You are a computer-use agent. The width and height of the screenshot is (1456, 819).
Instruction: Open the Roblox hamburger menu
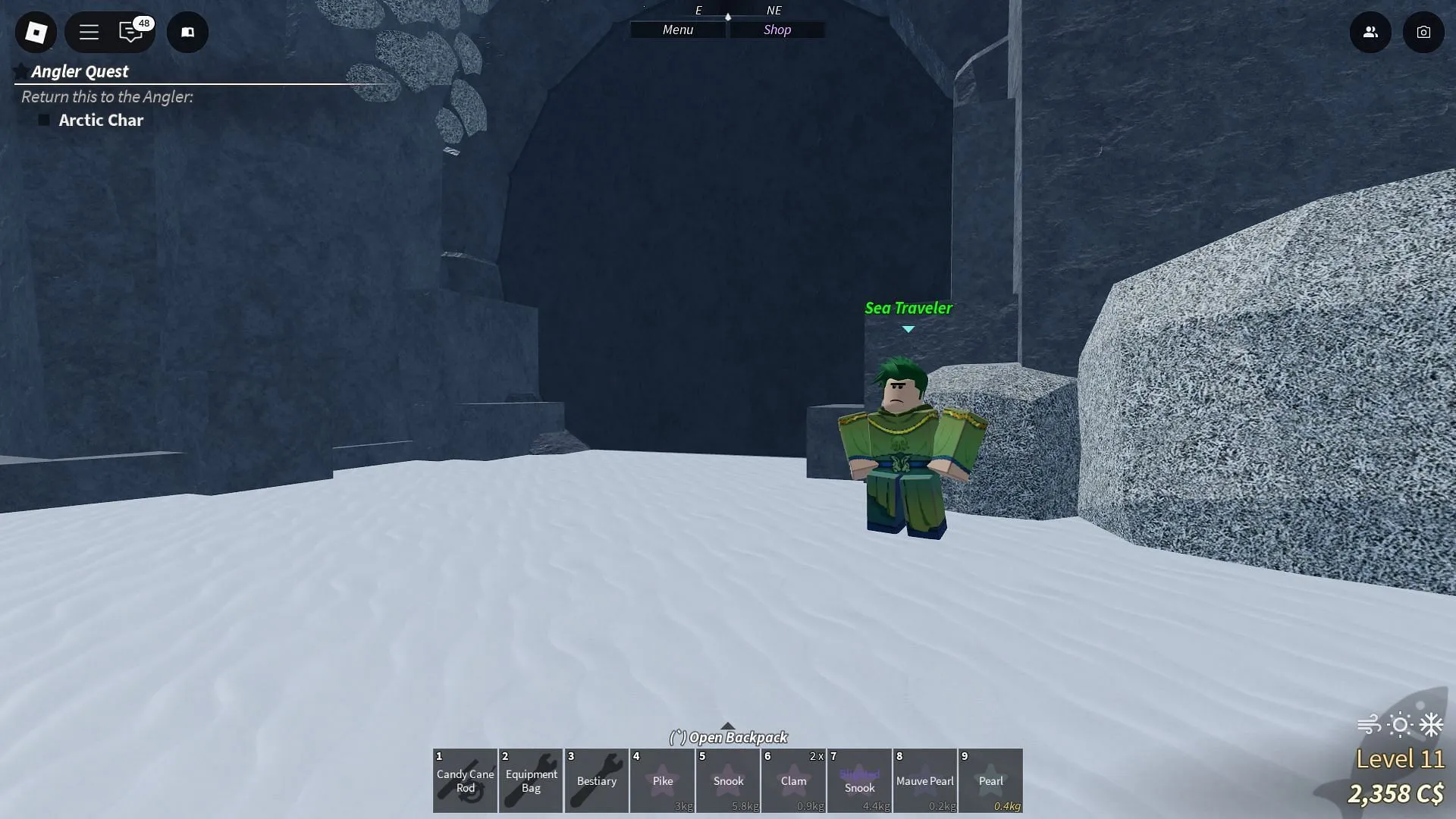pos(89,32)
